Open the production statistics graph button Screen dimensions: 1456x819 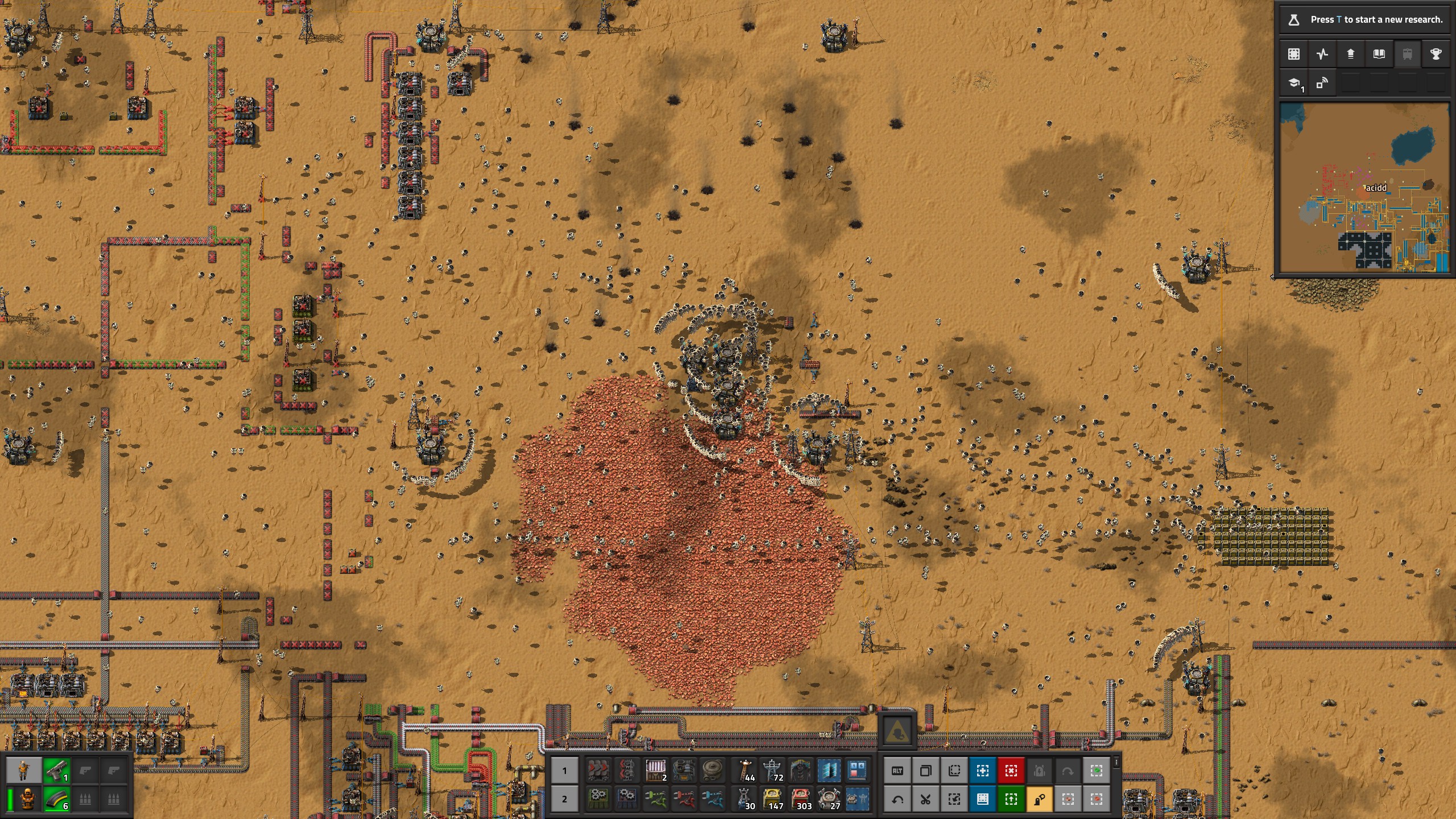(x=1322, y=54)
